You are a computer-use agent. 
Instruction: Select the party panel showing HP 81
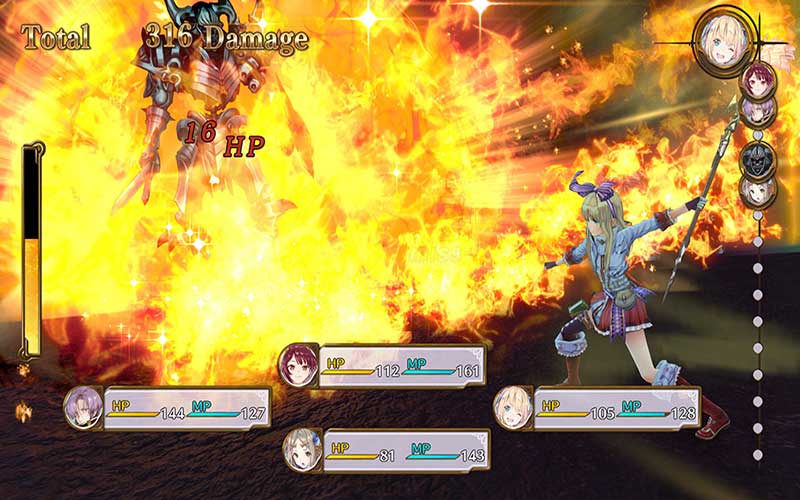(386, 450)
